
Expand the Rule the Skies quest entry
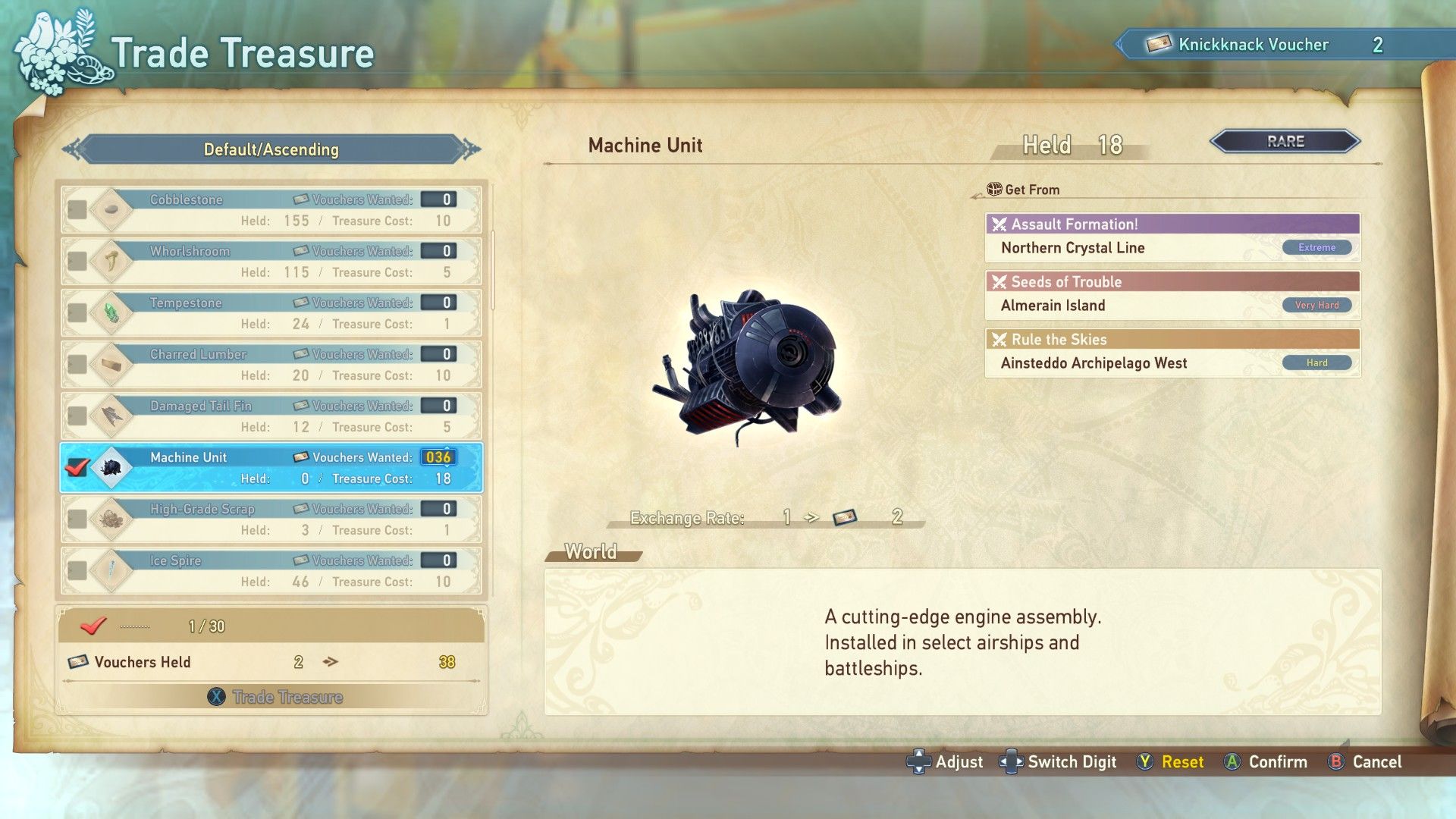point(1171,339)
